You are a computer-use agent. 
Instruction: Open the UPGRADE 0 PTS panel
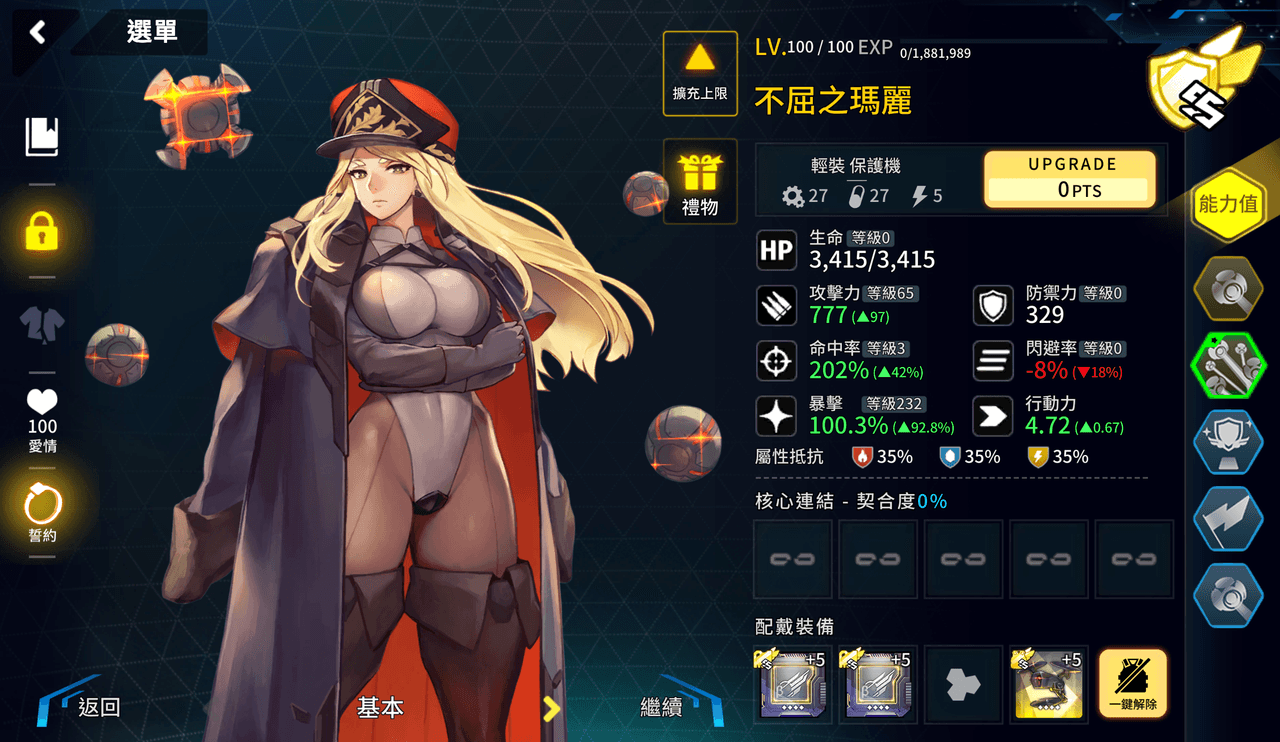[x=1070, y=179]
